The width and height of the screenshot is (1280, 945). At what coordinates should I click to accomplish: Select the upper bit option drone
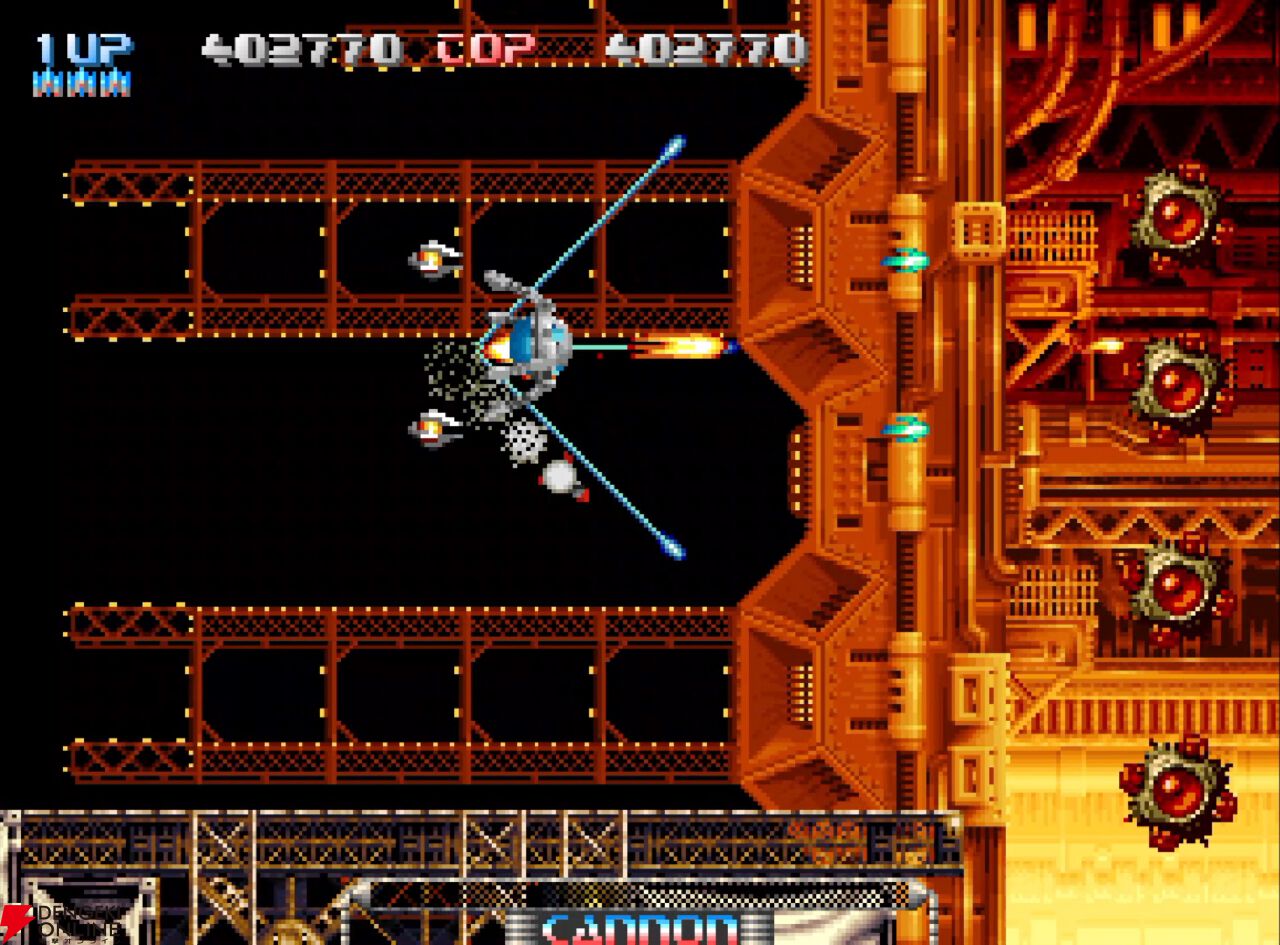tap(430, 260)
